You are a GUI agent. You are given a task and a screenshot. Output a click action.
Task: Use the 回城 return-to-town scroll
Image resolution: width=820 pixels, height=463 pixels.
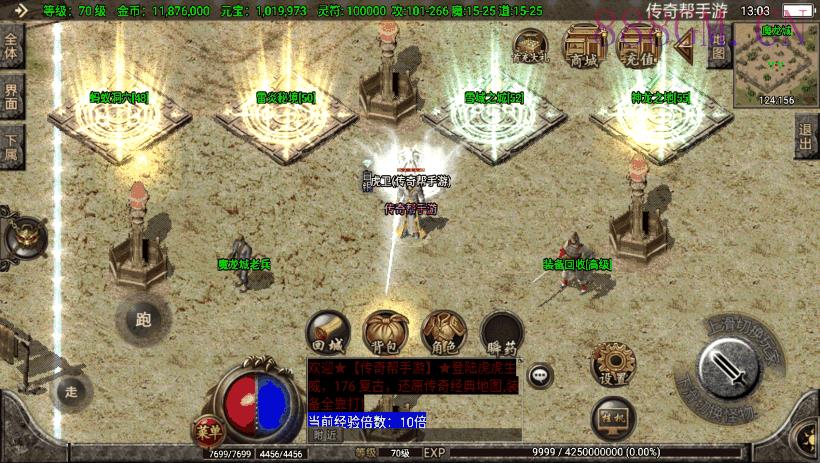coord(327,333)
